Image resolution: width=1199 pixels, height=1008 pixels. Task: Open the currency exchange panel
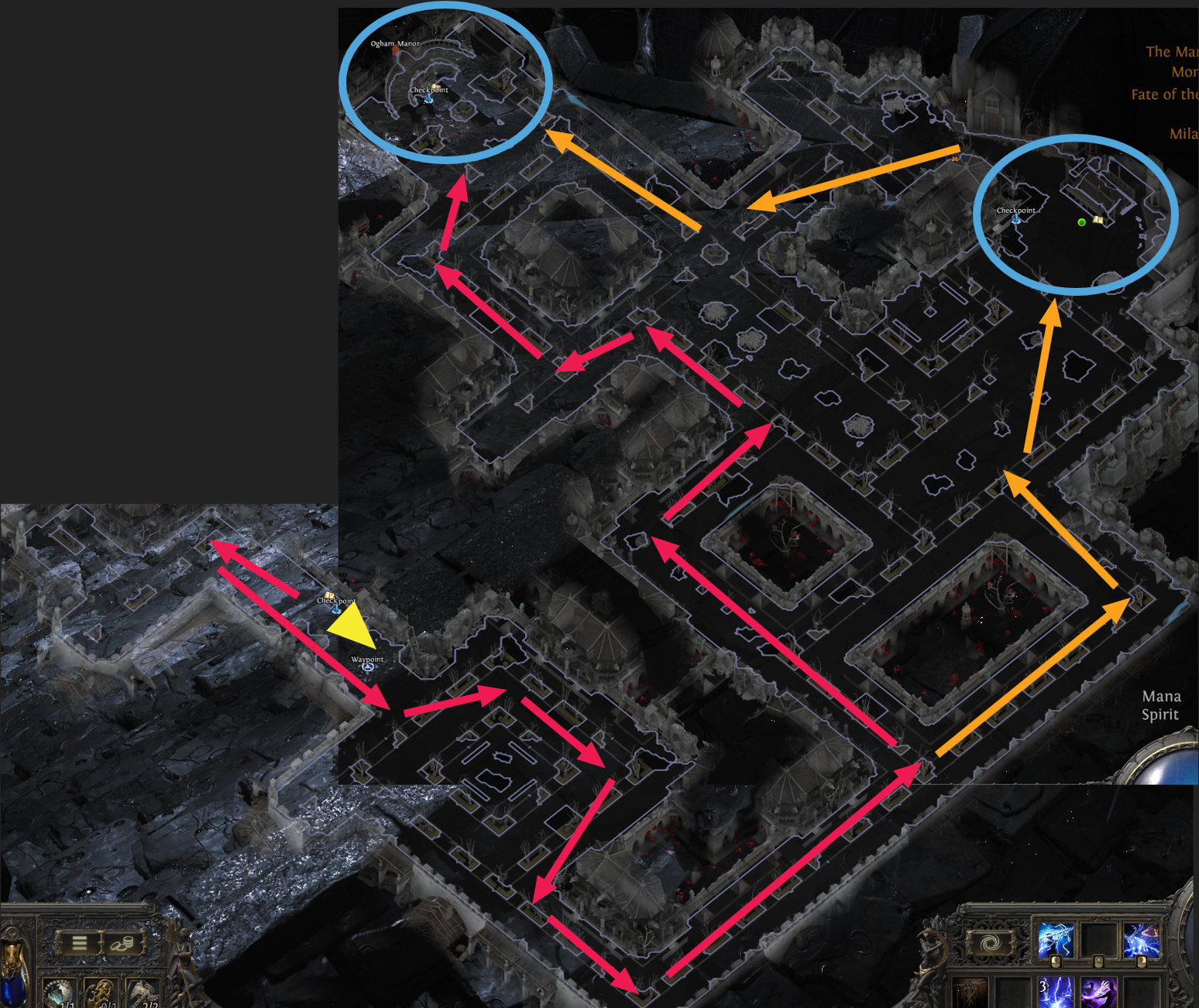(x=122, y=942)
